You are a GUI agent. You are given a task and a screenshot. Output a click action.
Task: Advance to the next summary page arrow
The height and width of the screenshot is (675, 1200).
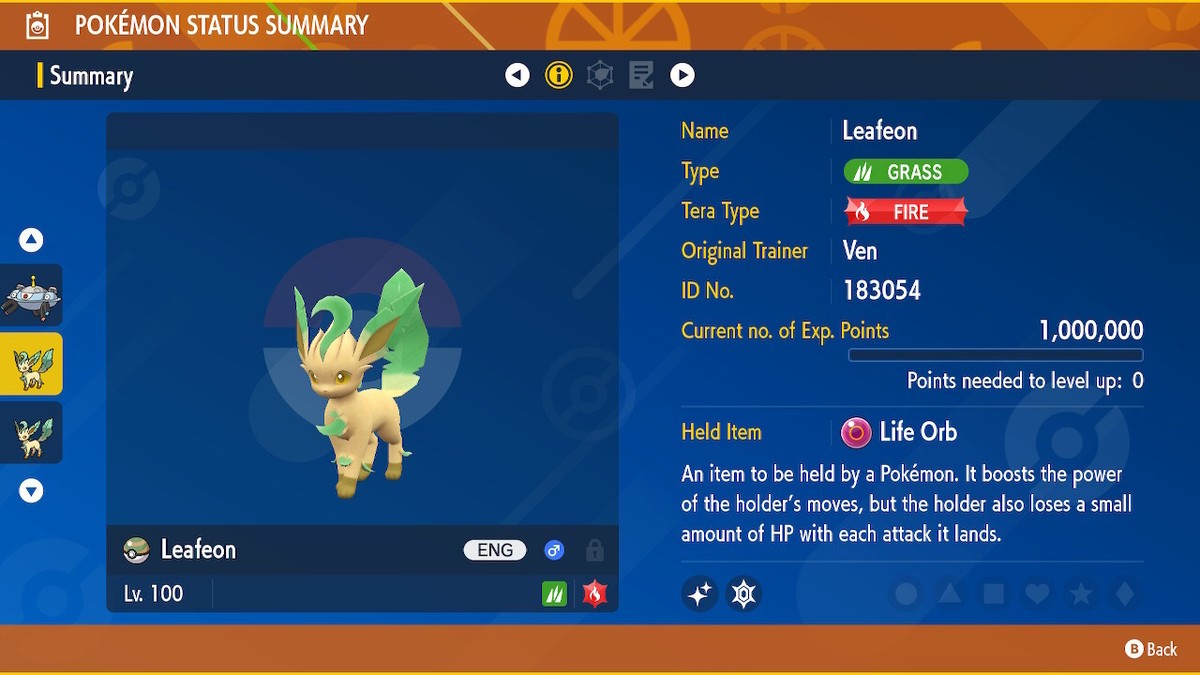682,75
